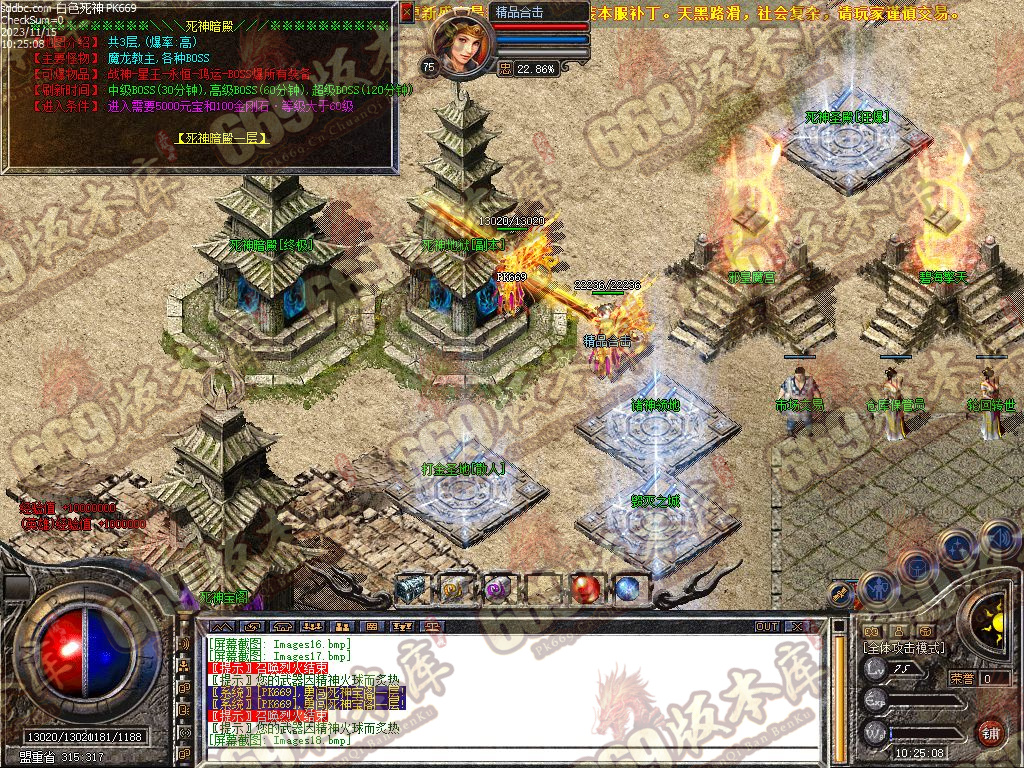Use the blue orb potion in the belt

[x=627, y=589]
